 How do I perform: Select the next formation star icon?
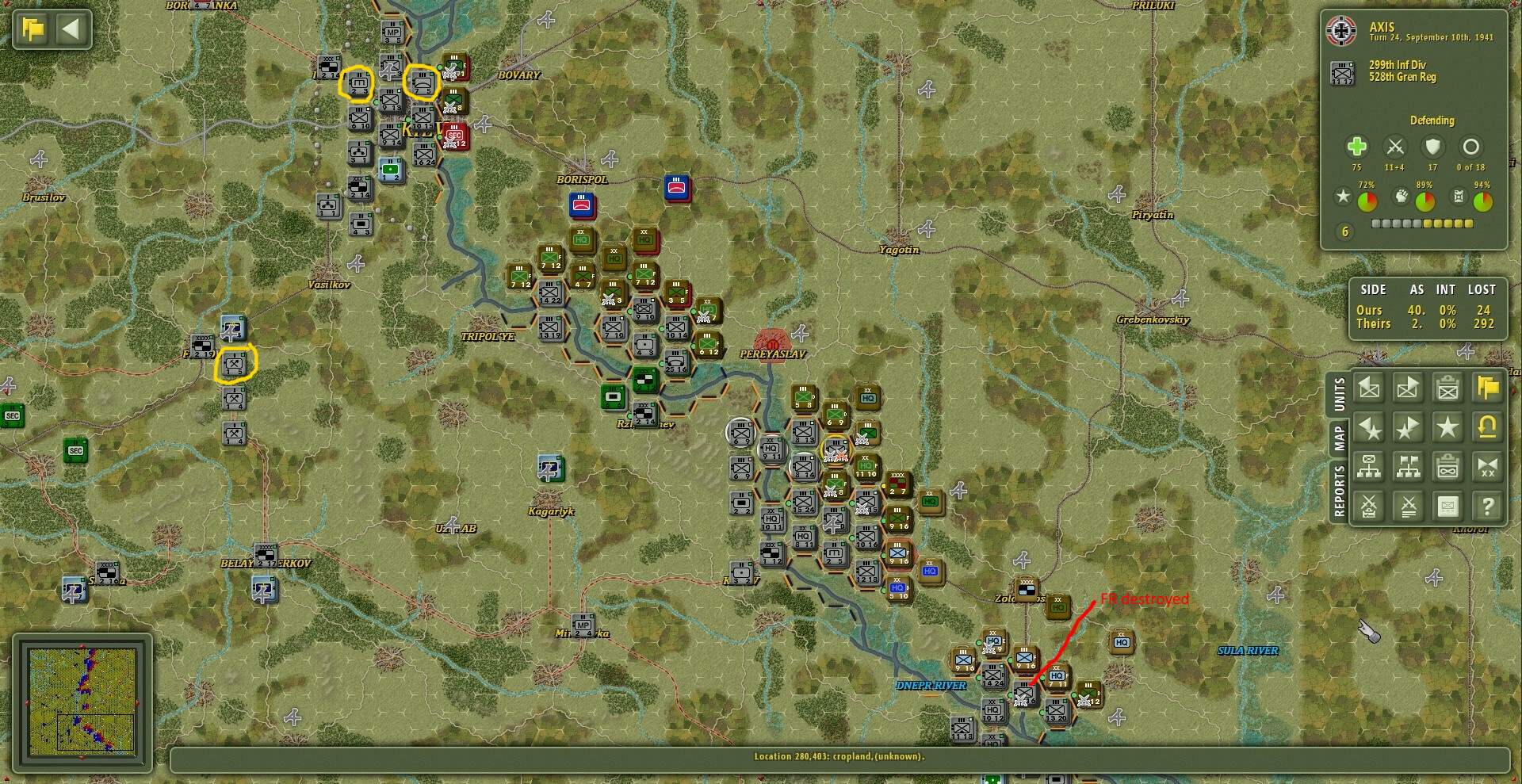(1409, 428)
